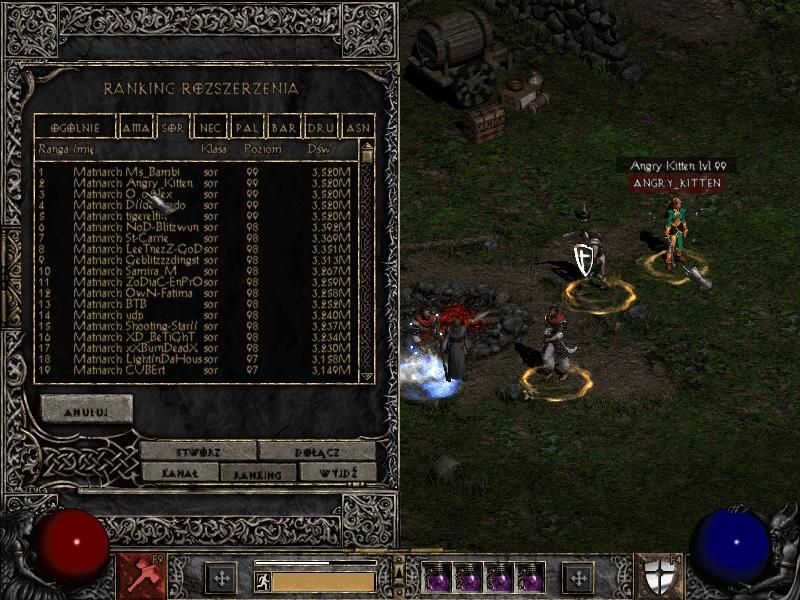Choose the DOŁĄCZ join game button
Screen dimensions: 800x600
click(x=317, y=451)
